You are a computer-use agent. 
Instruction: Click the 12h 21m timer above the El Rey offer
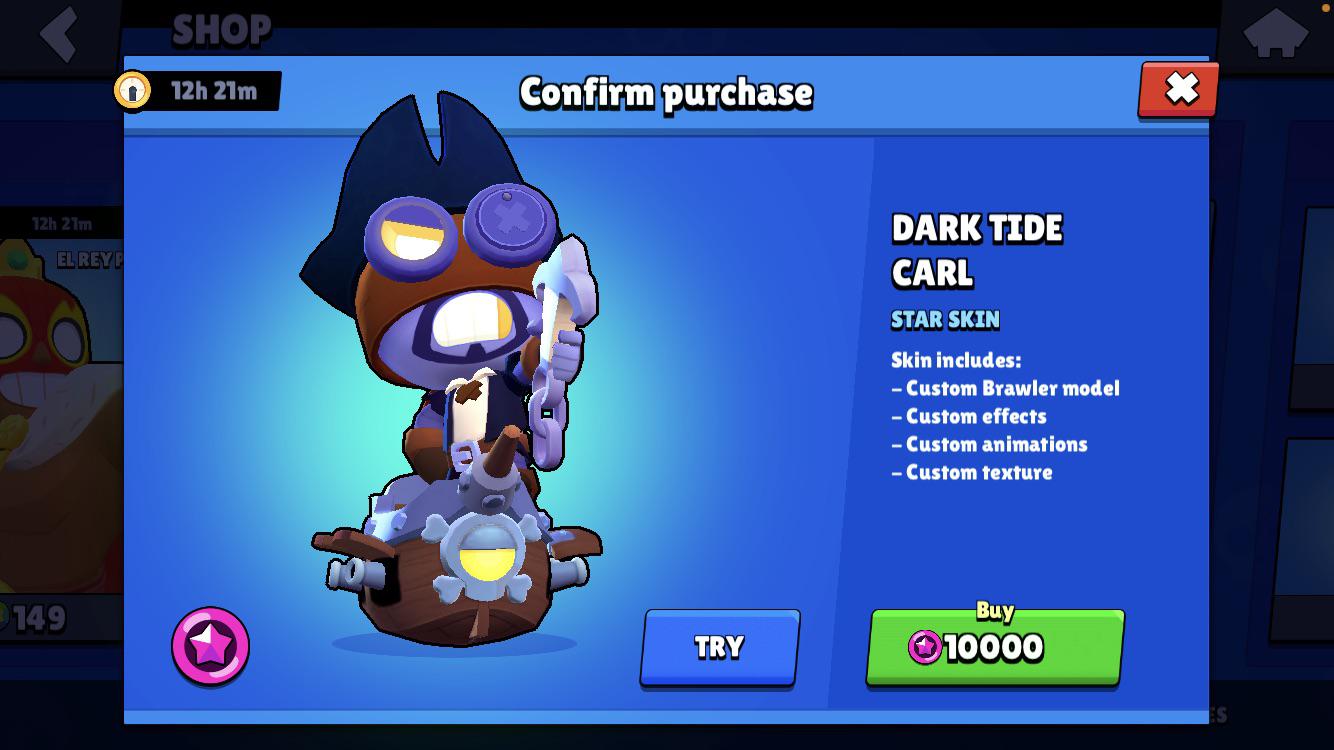(60, 224)
